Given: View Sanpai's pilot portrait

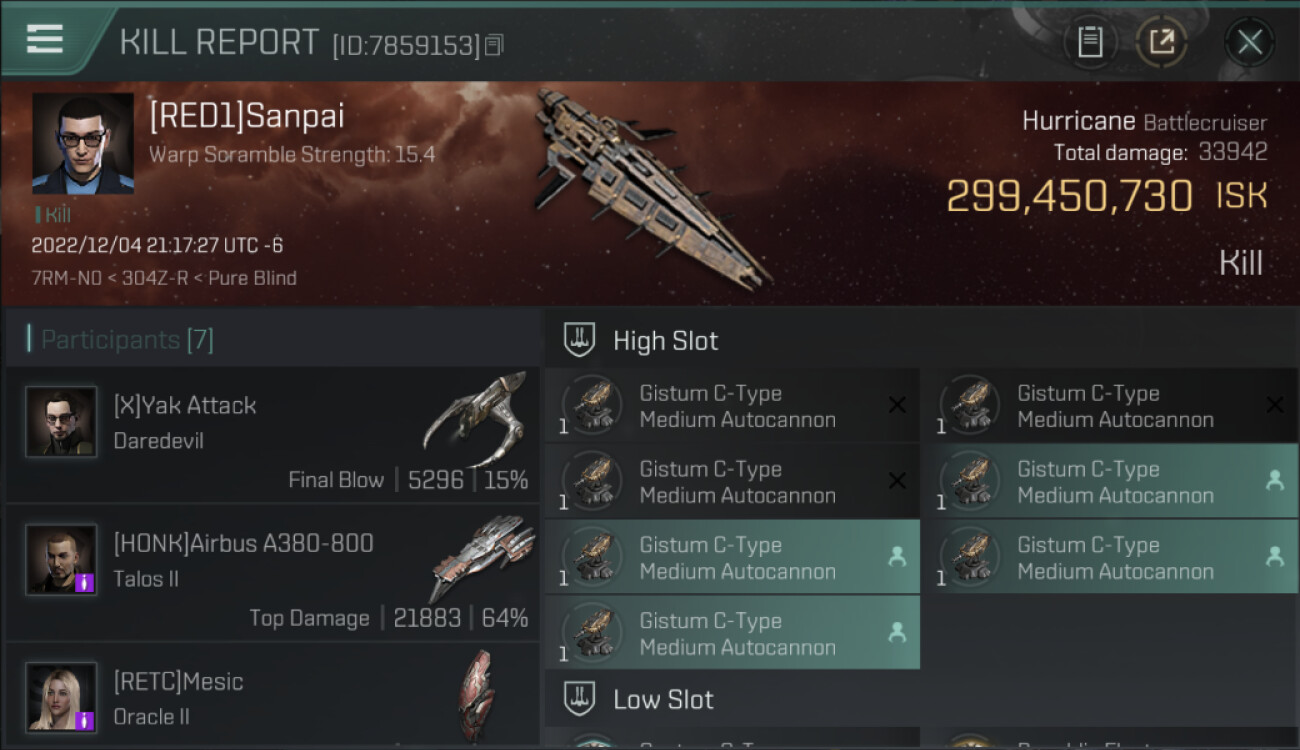Looking at the screenshot, I should (x=82, y=143).
